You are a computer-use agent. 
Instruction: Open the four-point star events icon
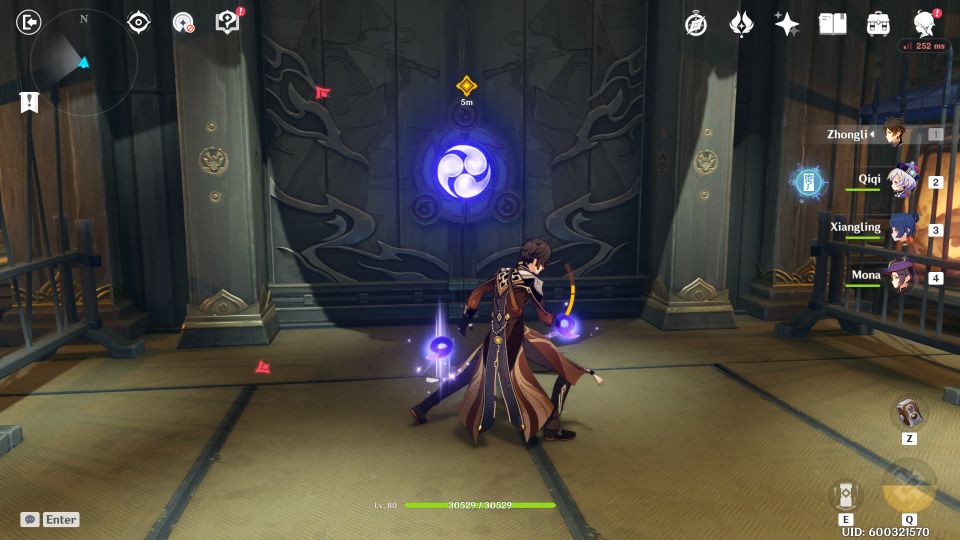tap(787, 25)
